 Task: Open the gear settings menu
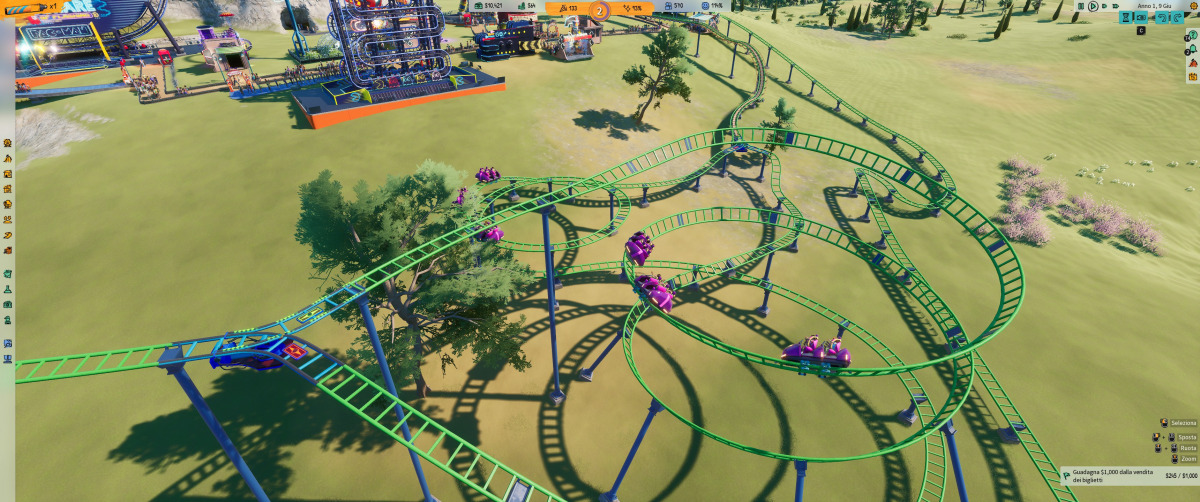tap(1194, 6)
